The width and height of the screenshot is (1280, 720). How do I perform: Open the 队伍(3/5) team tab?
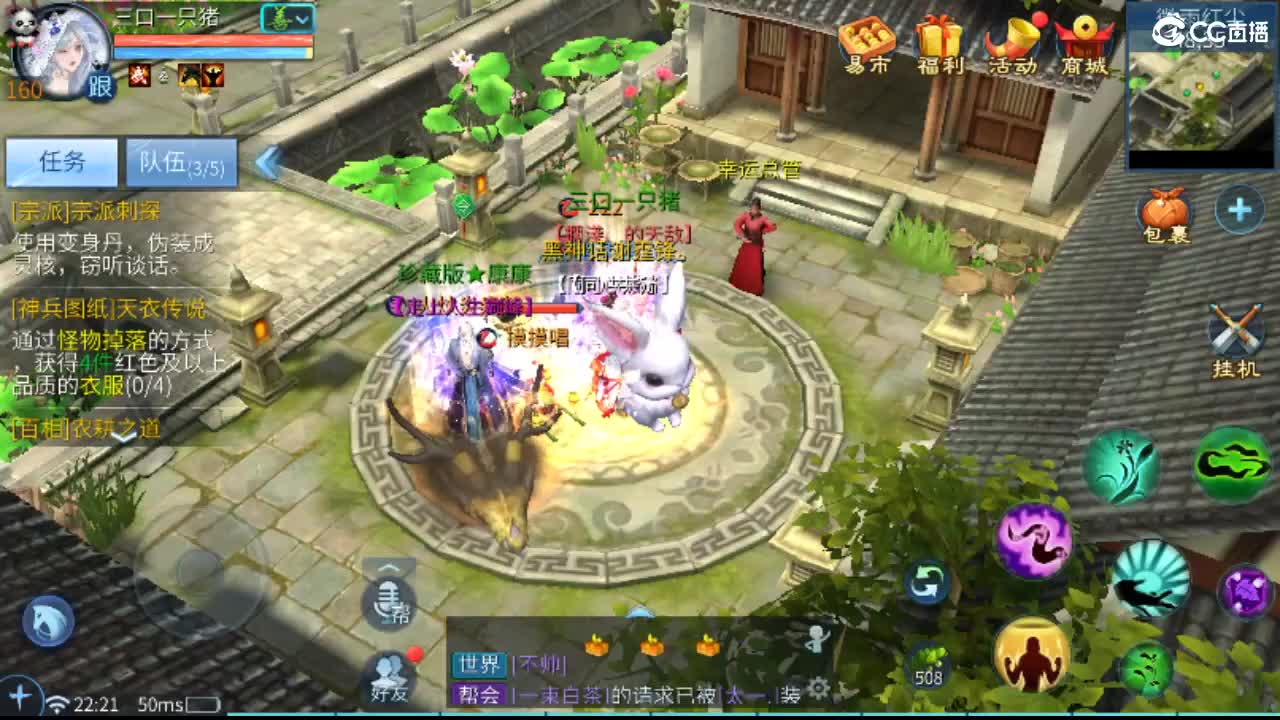180,162
